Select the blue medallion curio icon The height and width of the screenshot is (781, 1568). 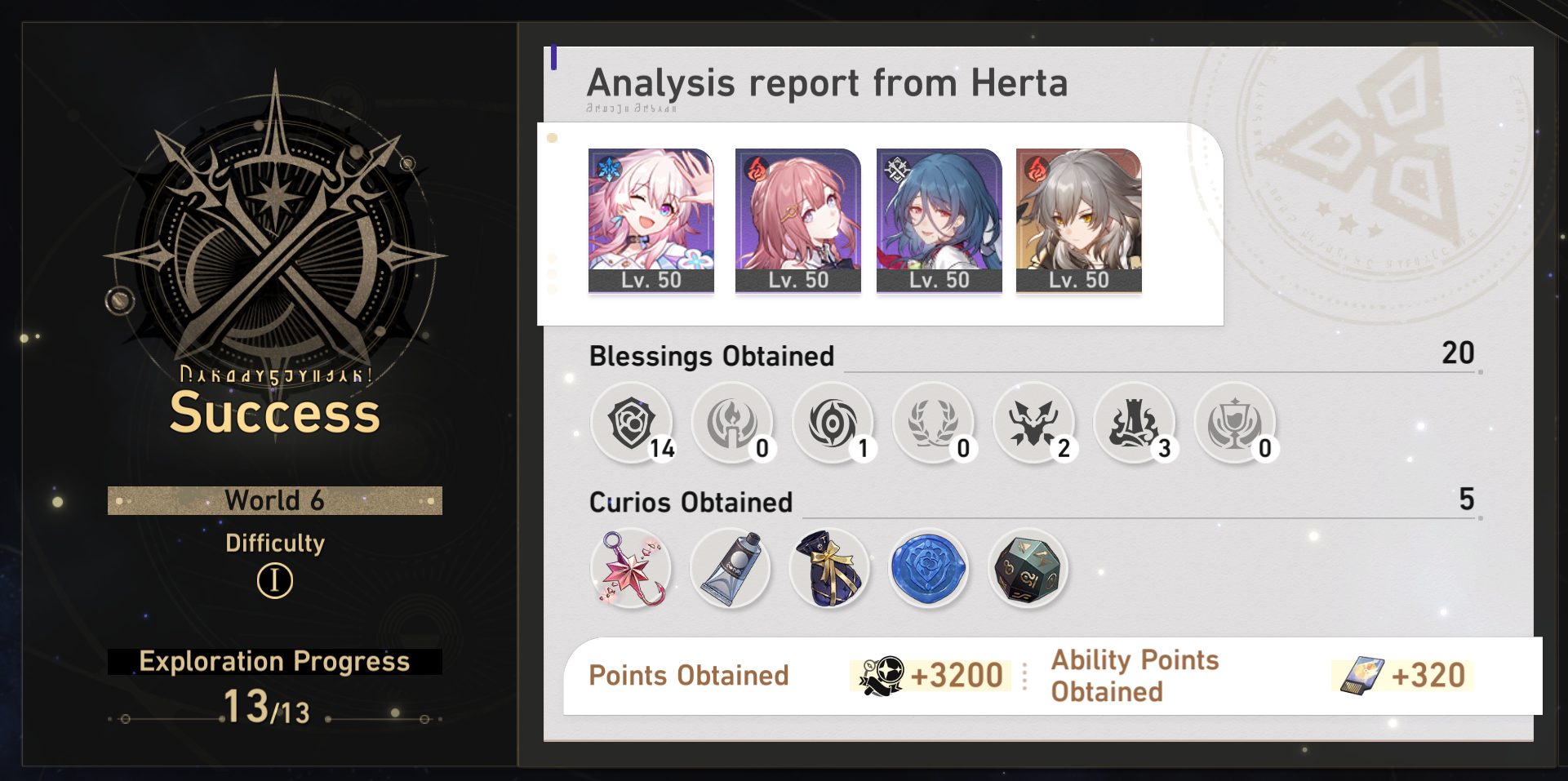tap(929, 569)
